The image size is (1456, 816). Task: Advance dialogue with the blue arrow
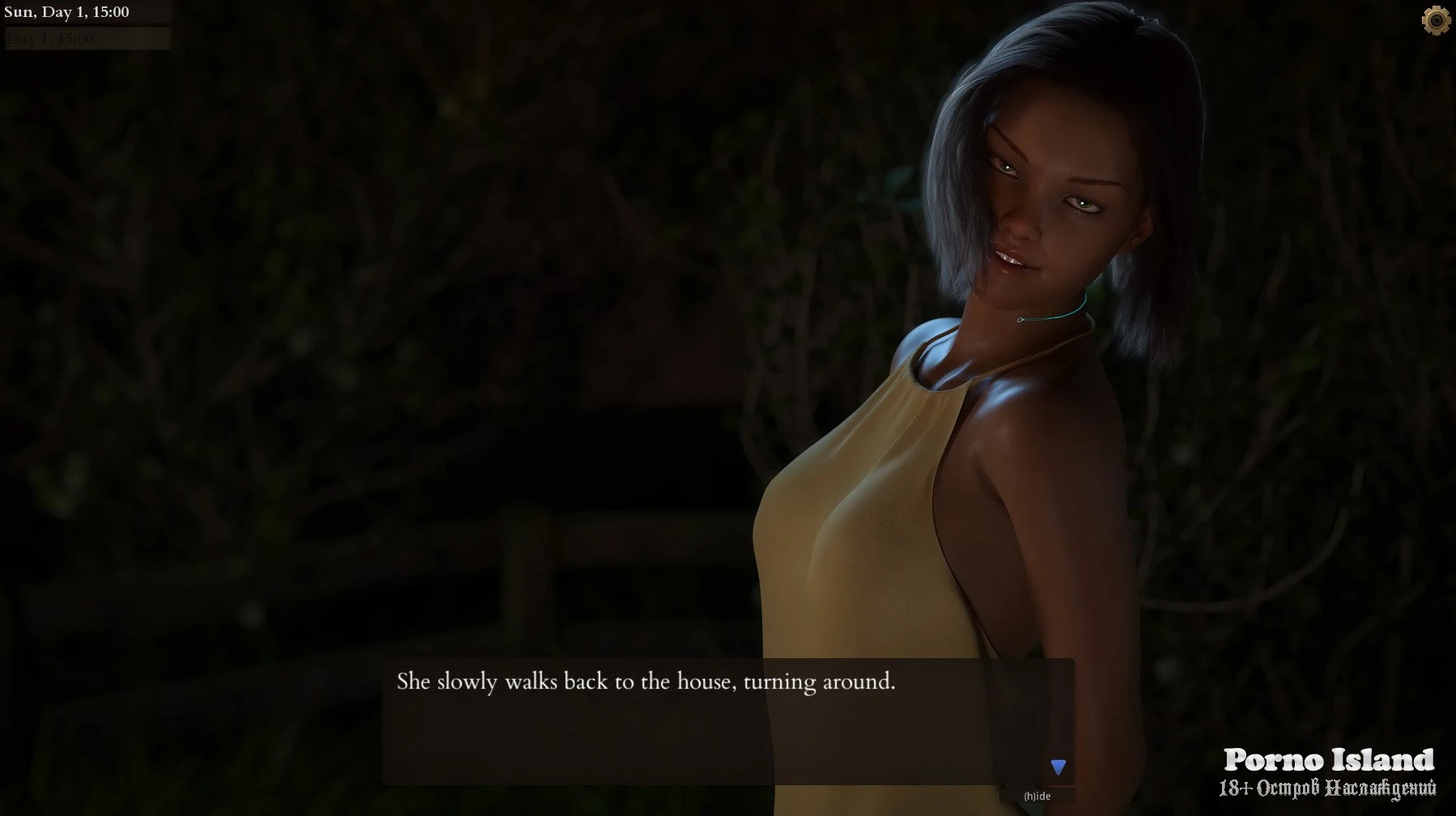(x=1058, y=767)
